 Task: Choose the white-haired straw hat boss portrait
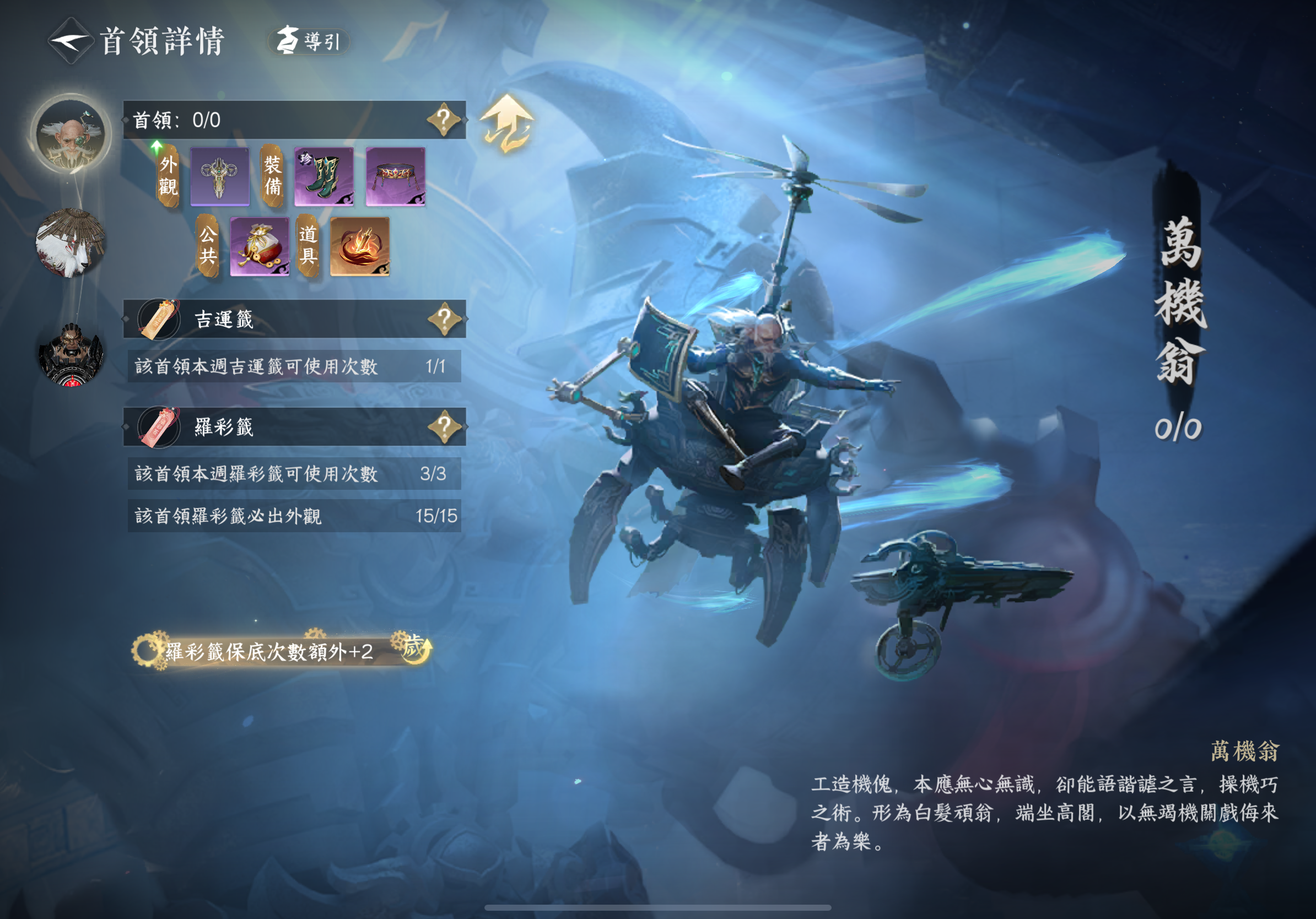pyautogui.click(x=71, y=243)
